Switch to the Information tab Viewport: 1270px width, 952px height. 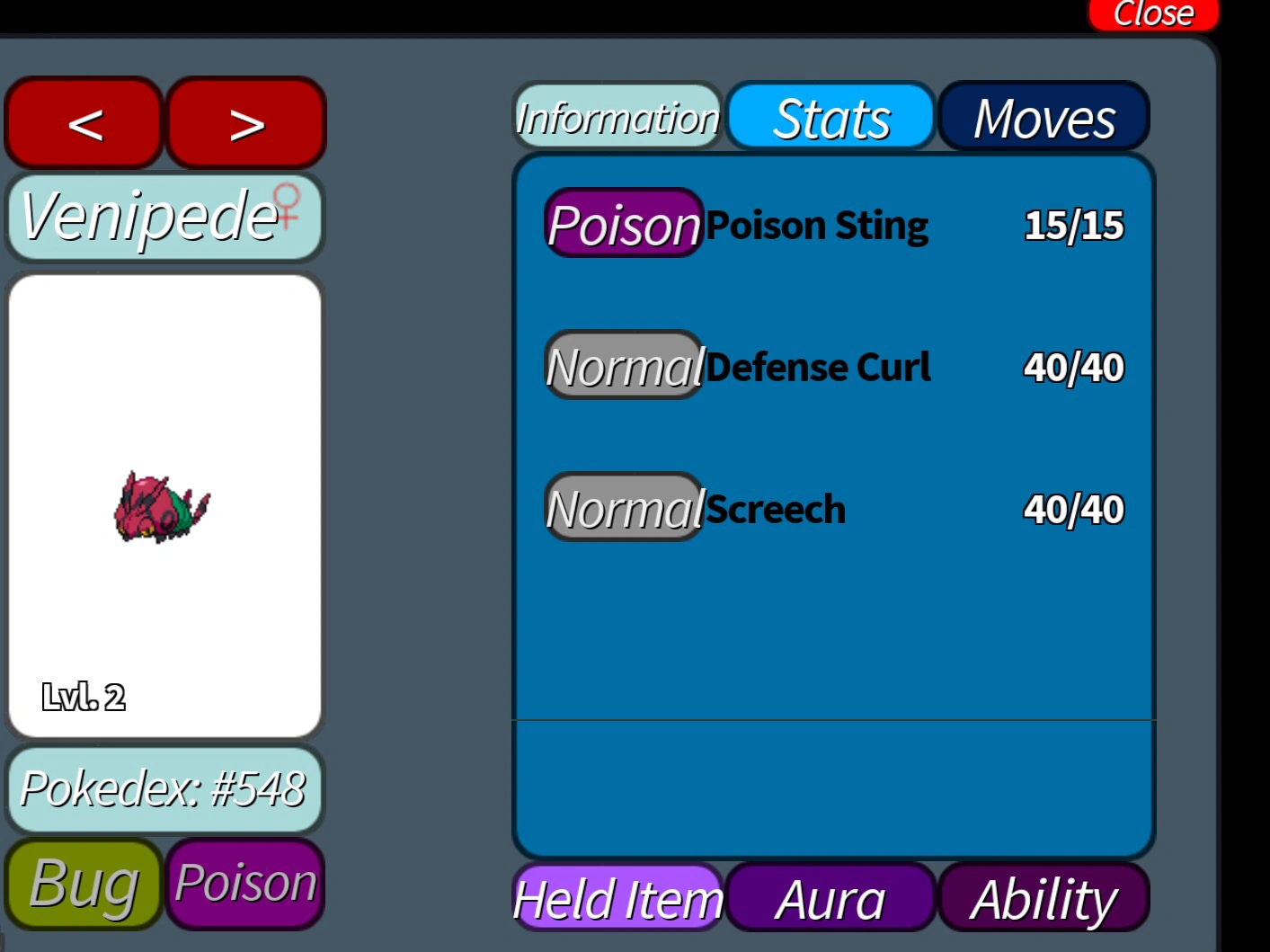617,117
